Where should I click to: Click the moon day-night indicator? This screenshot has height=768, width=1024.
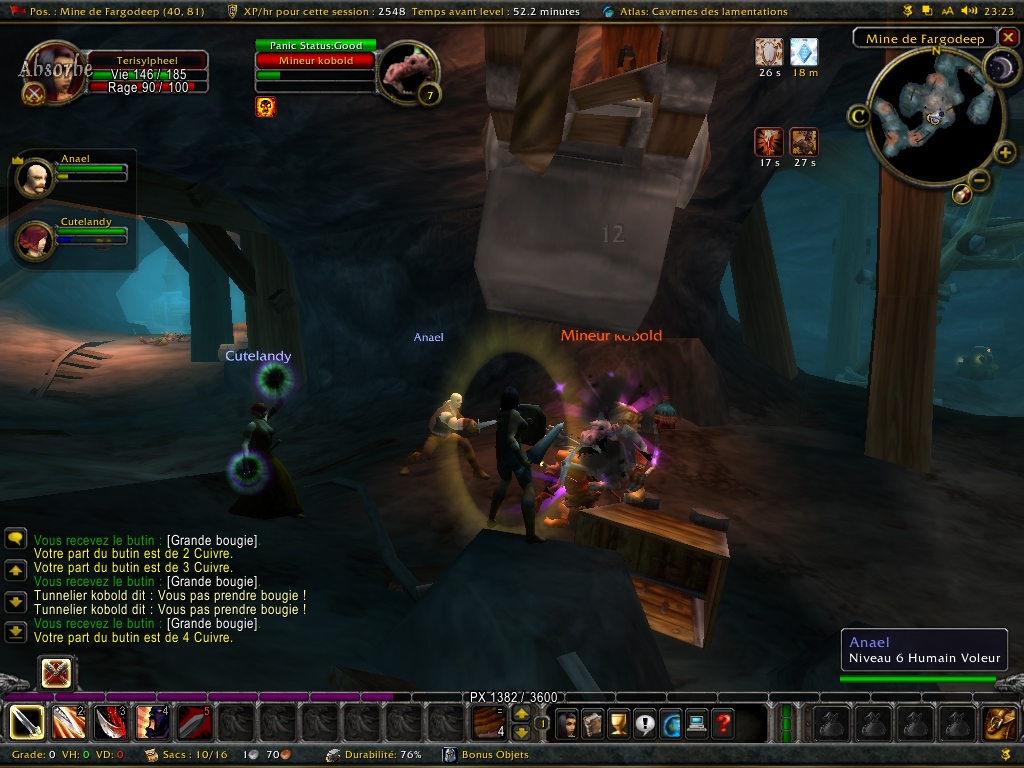tap(1000, 68)
